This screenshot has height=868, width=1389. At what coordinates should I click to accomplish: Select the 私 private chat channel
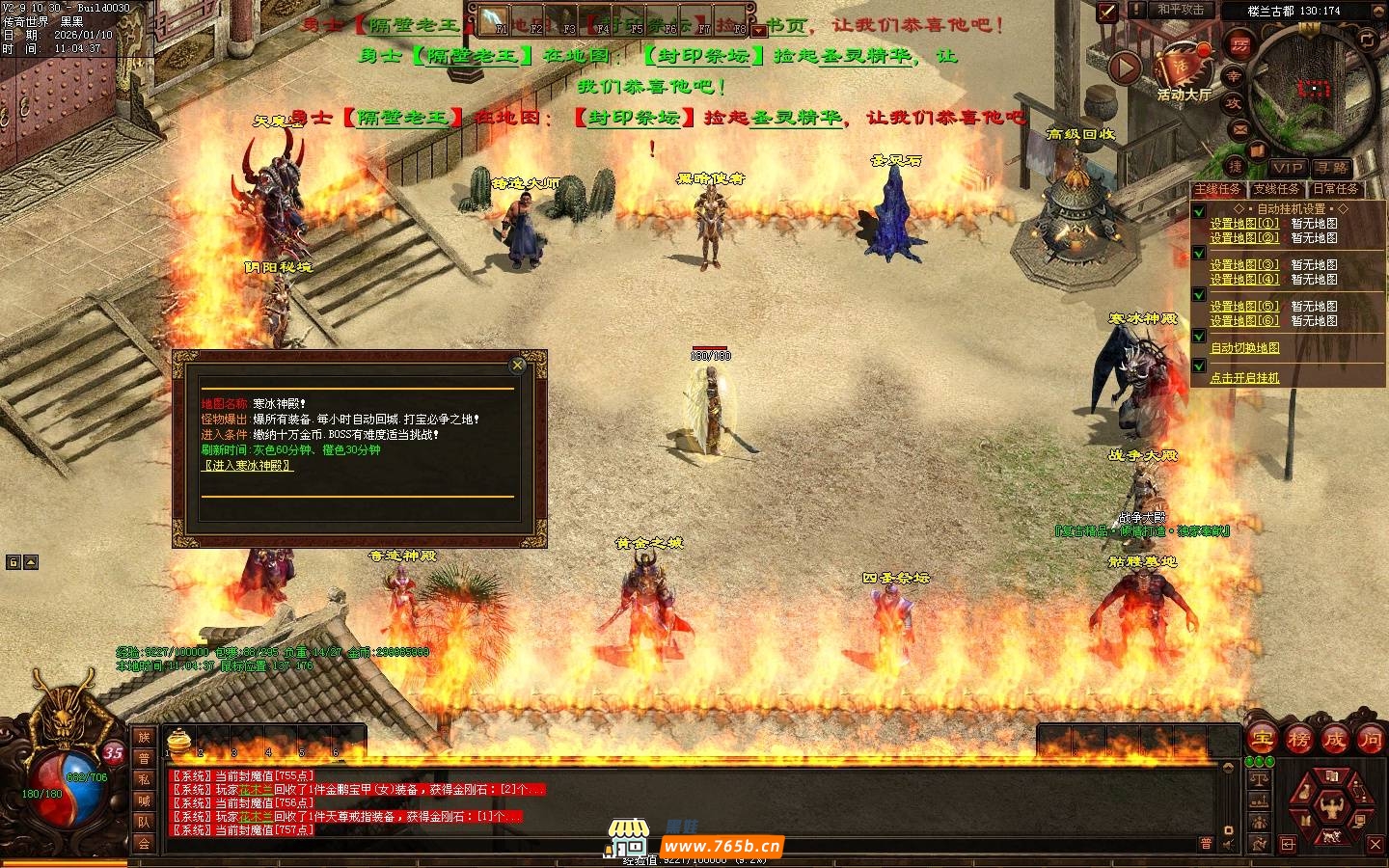[144, 779]
